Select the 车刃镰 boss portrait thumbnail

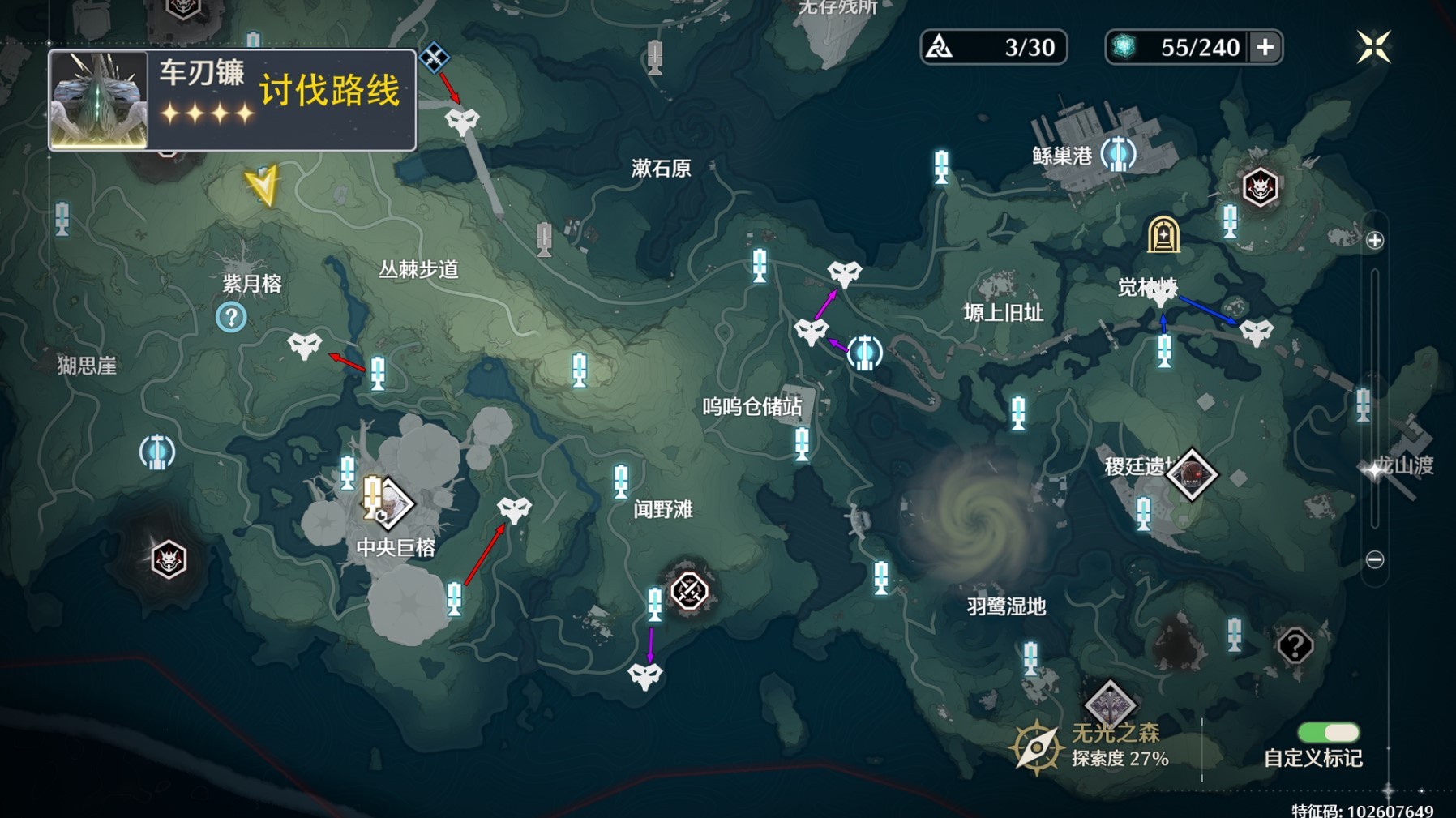pyautogui.click(x=99, y=97)
